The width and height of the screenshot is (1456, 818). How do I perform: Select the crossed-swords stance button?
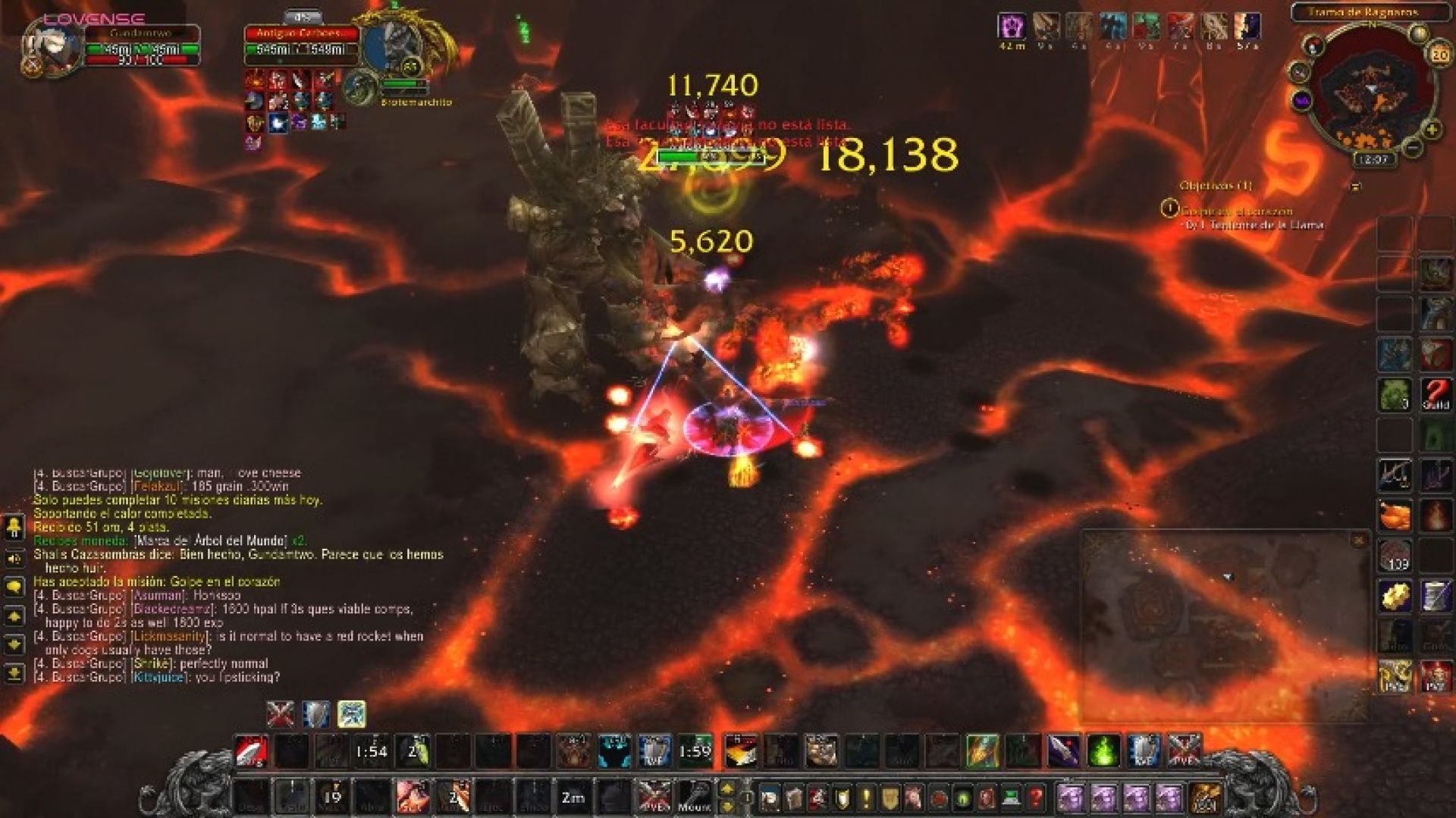281,714
